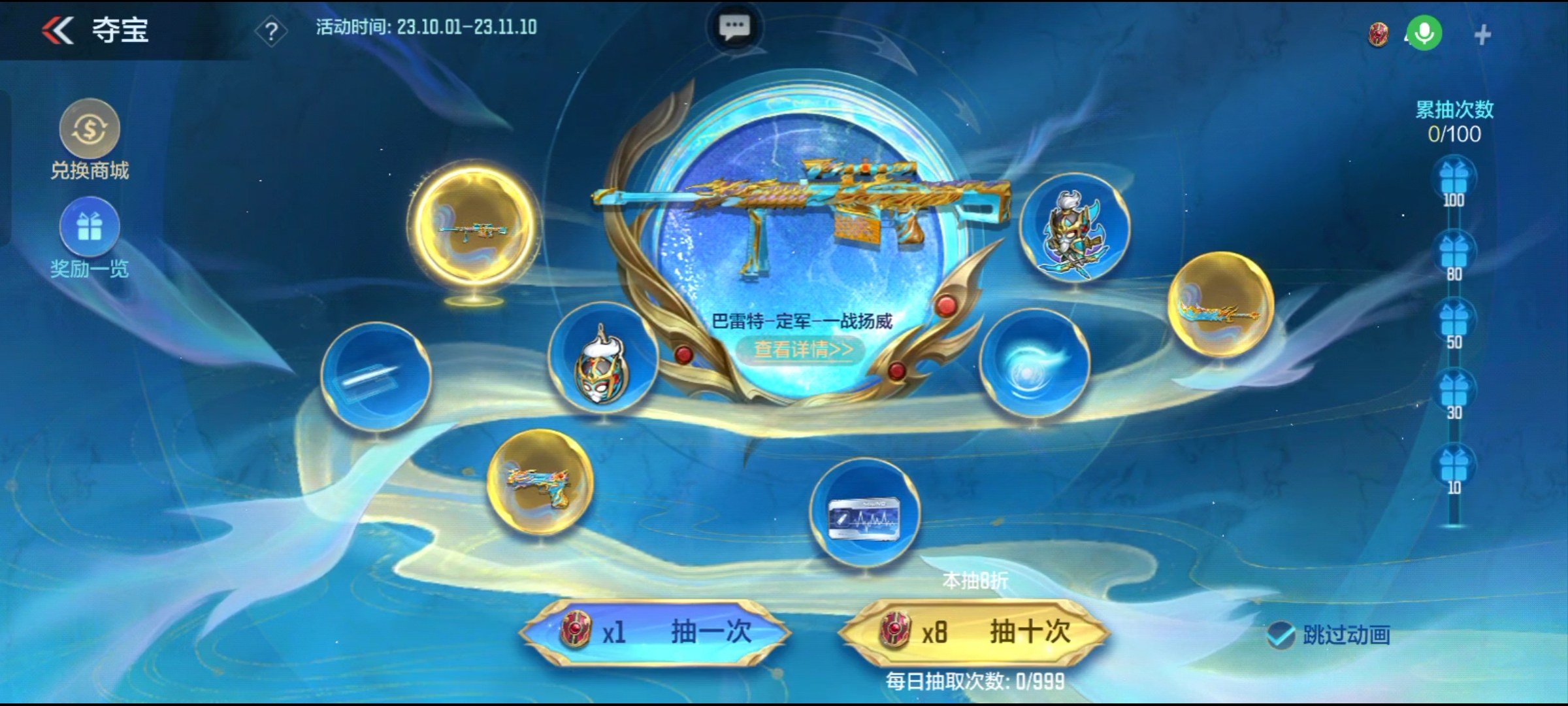The width and height of the screenshot is (1568, 706).
Task: Draw once with 抽一次 button
Action: [x=657, y=632]
